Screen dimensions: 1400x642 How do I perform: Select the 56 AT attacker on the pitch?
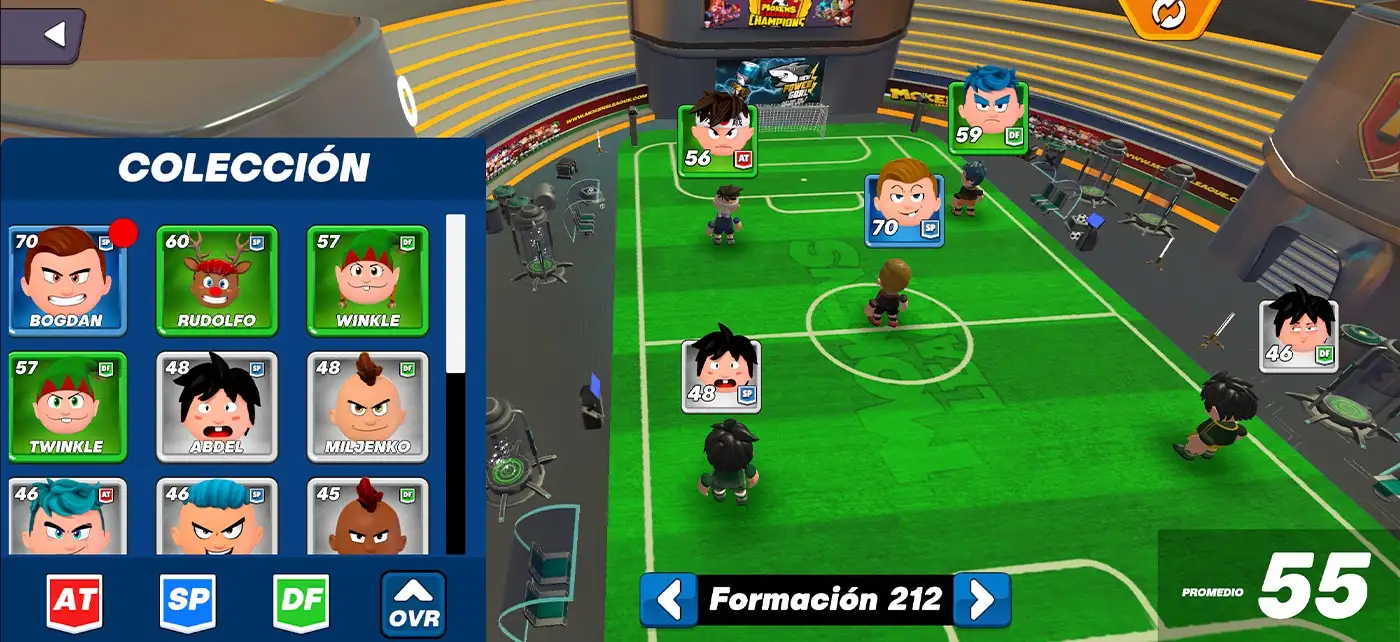[717, 140]
